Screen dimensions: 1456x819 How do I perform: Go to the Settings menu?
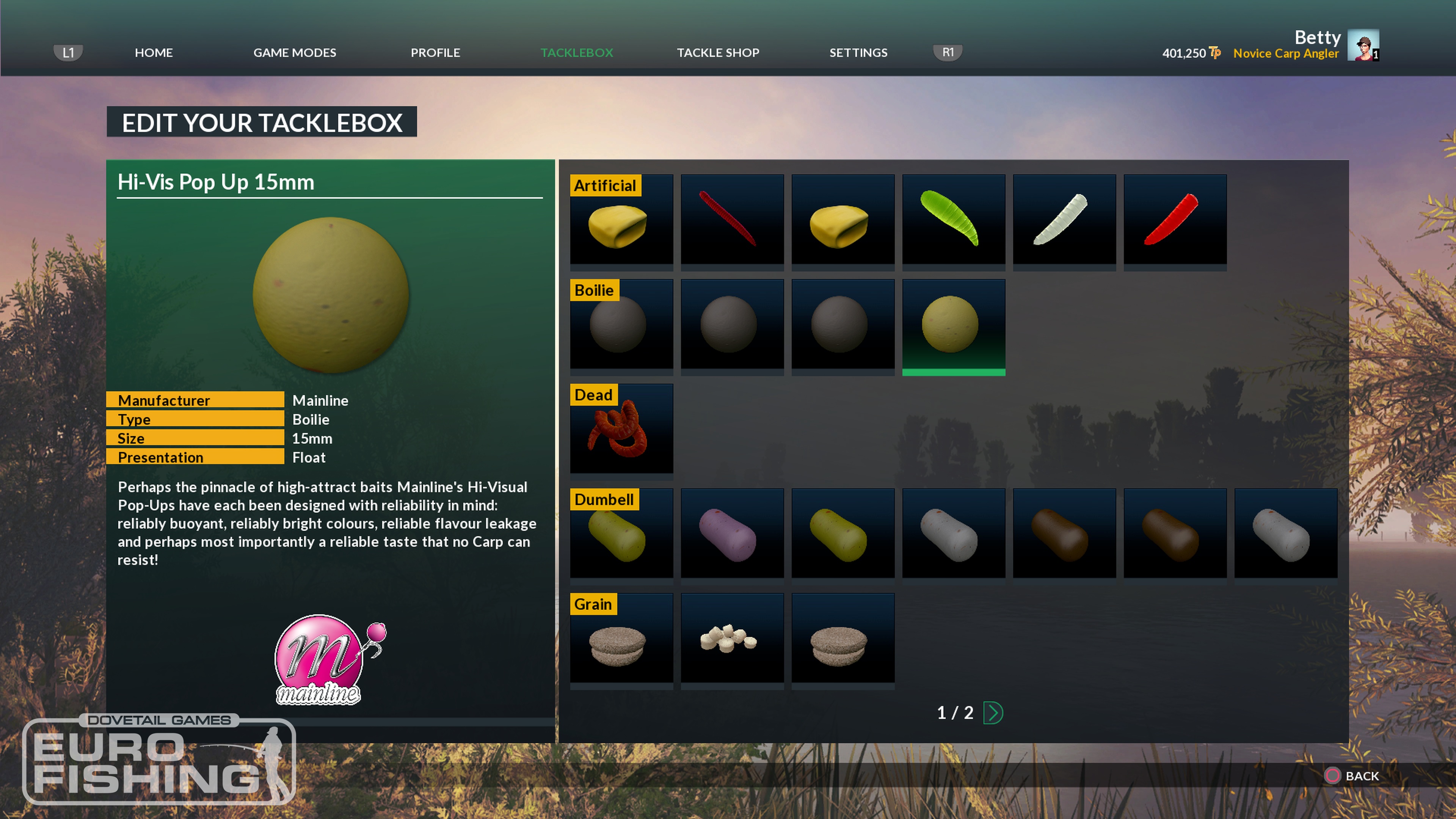pyautogui.click(x=858, y=53)
